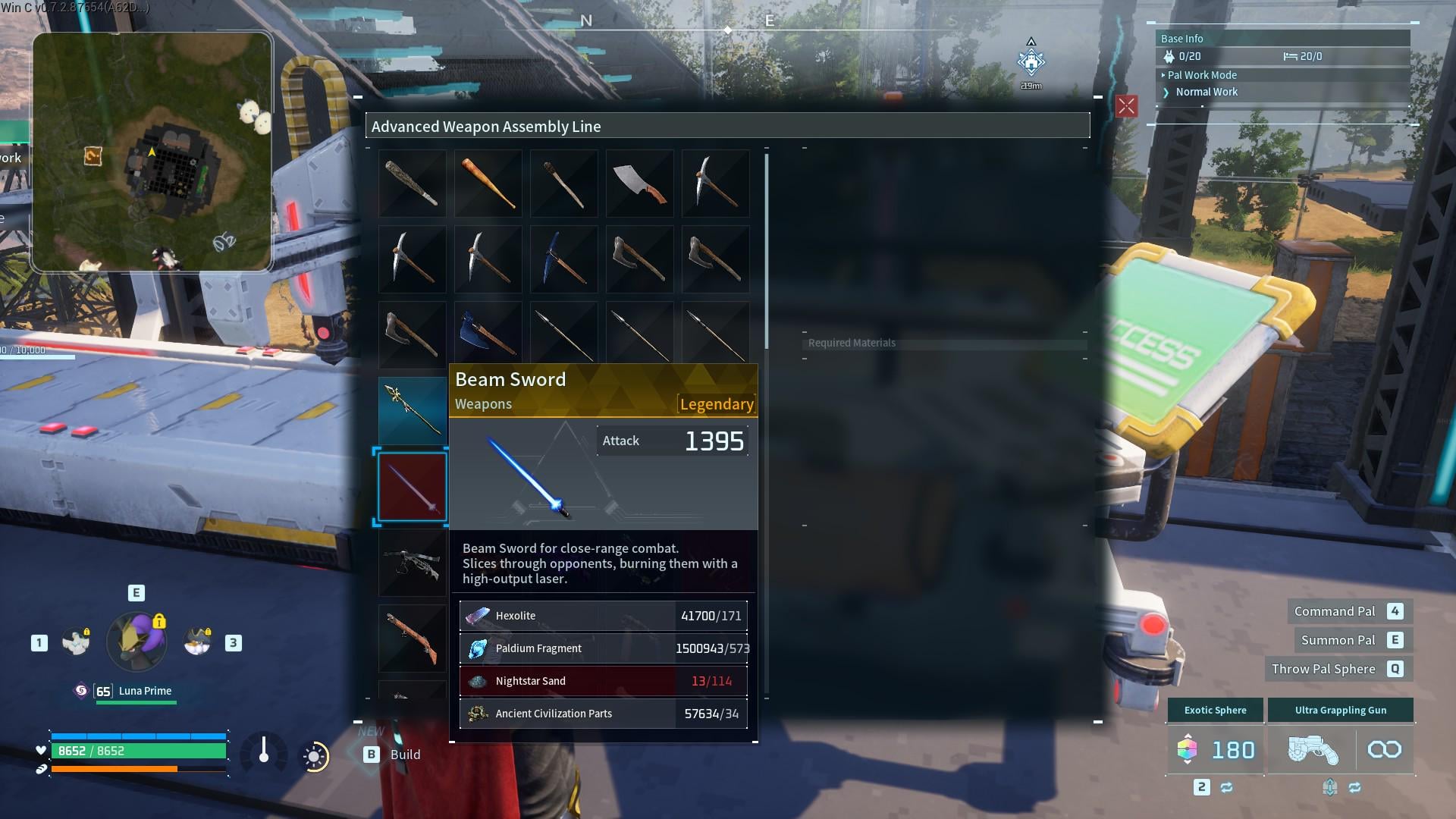1456x819 pixels.
Task: Select the crossbow recipe slot
Action: (x=412, y=563)
